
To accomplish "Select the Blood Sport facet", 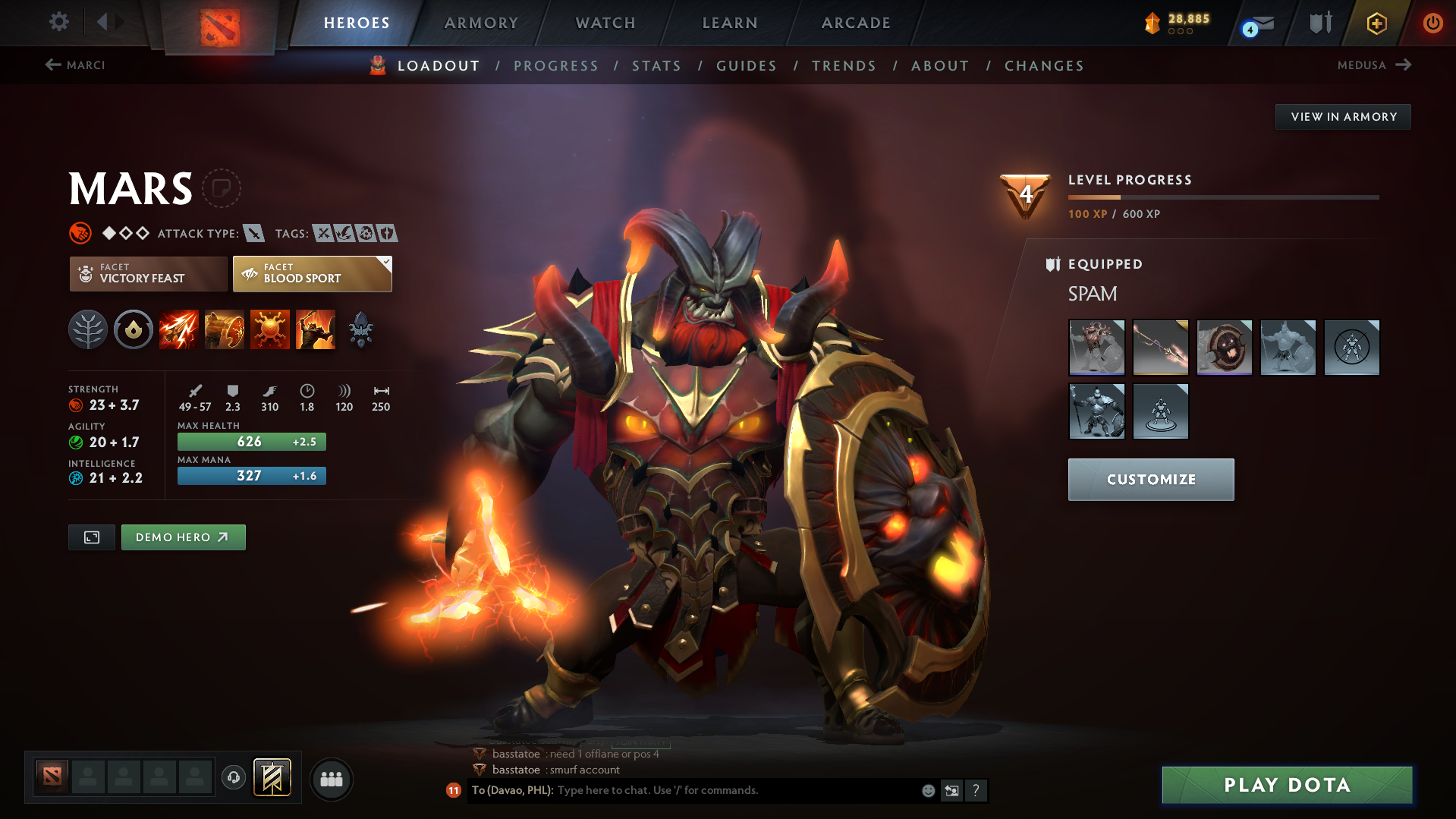I will (311, 273).
